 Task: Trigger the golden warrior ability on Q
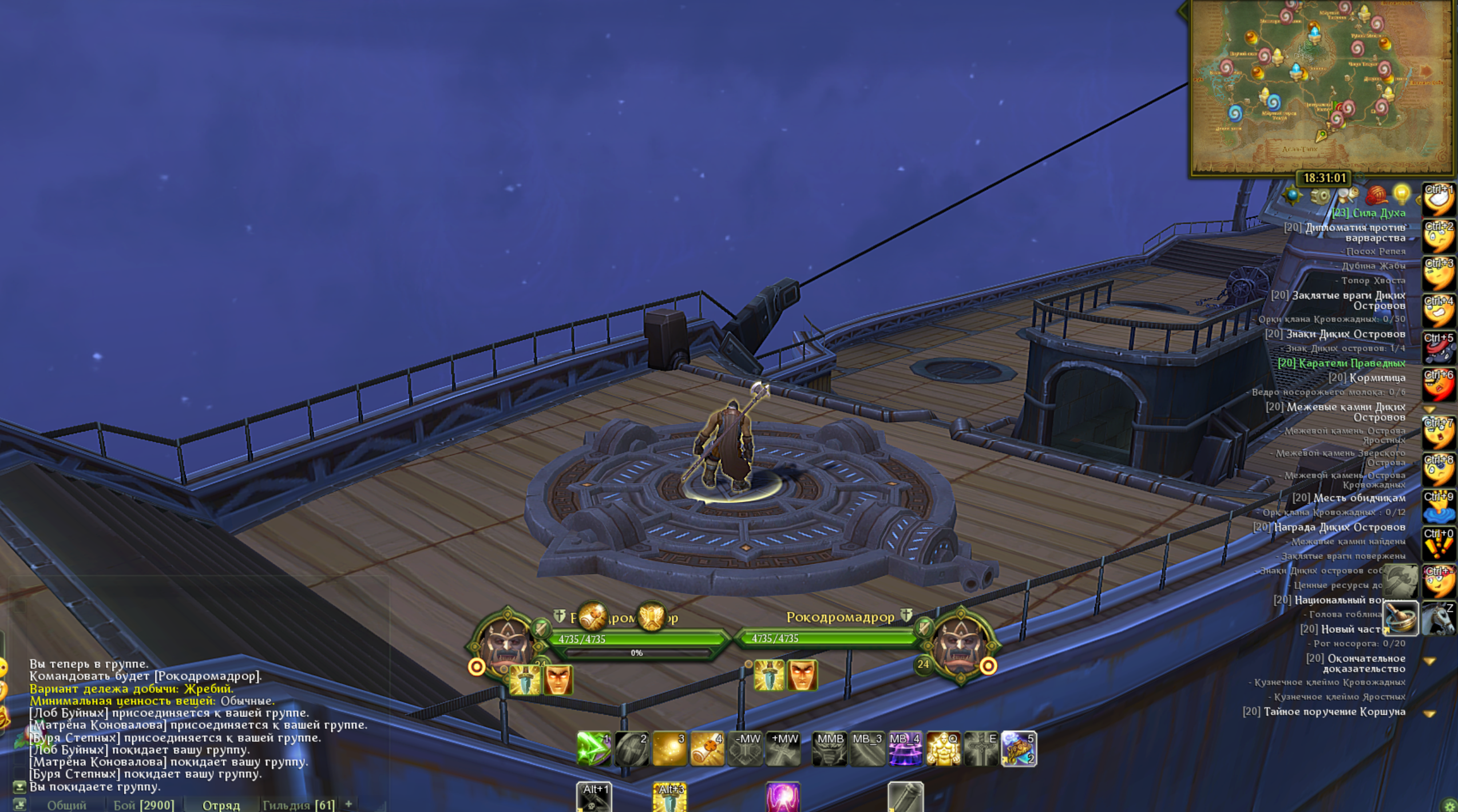tap(942, 748)
